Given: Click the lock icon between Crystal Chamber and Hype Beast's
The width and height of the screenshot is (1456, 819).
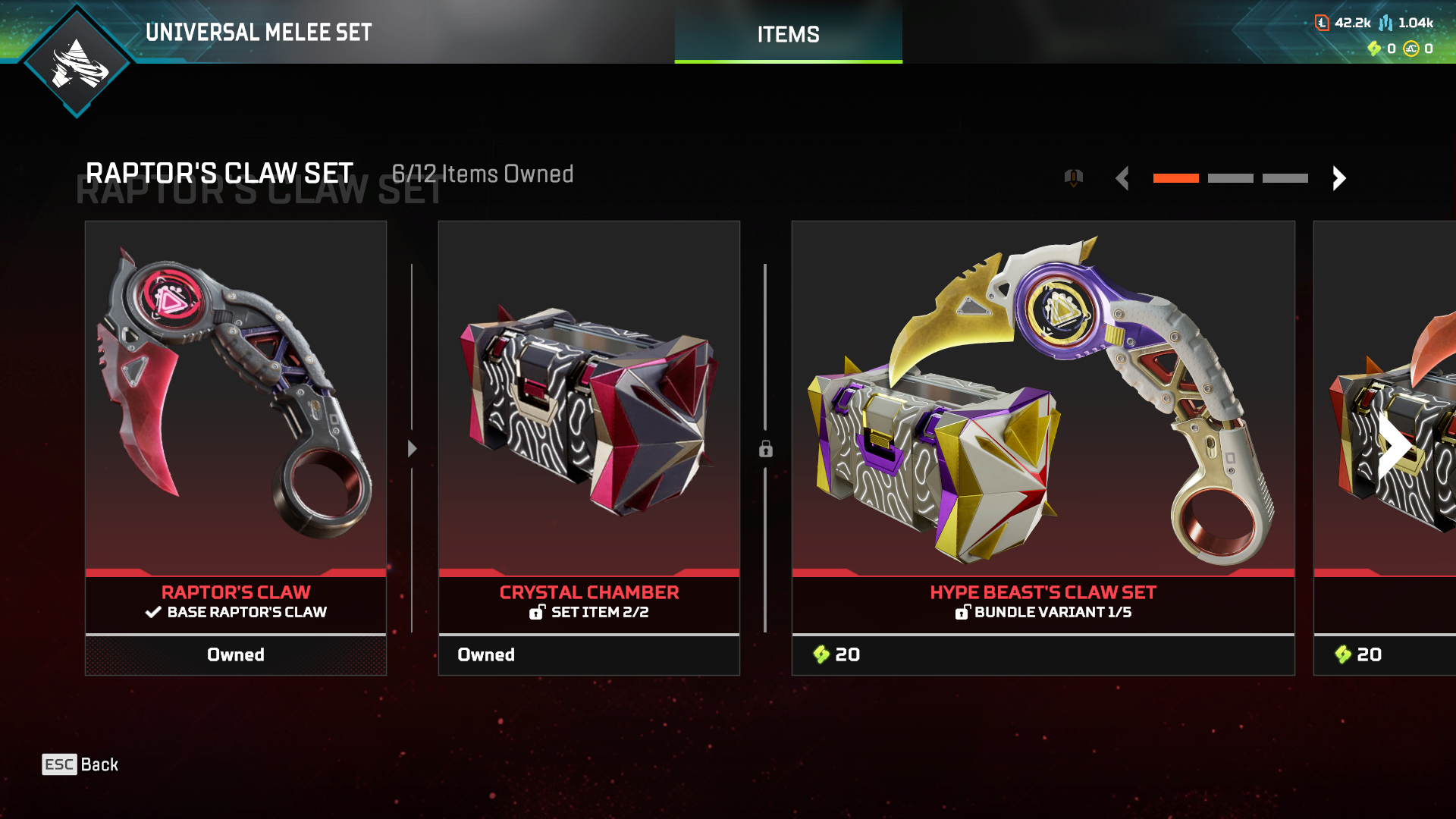Looking at the screenshot, I should (765, 450).
